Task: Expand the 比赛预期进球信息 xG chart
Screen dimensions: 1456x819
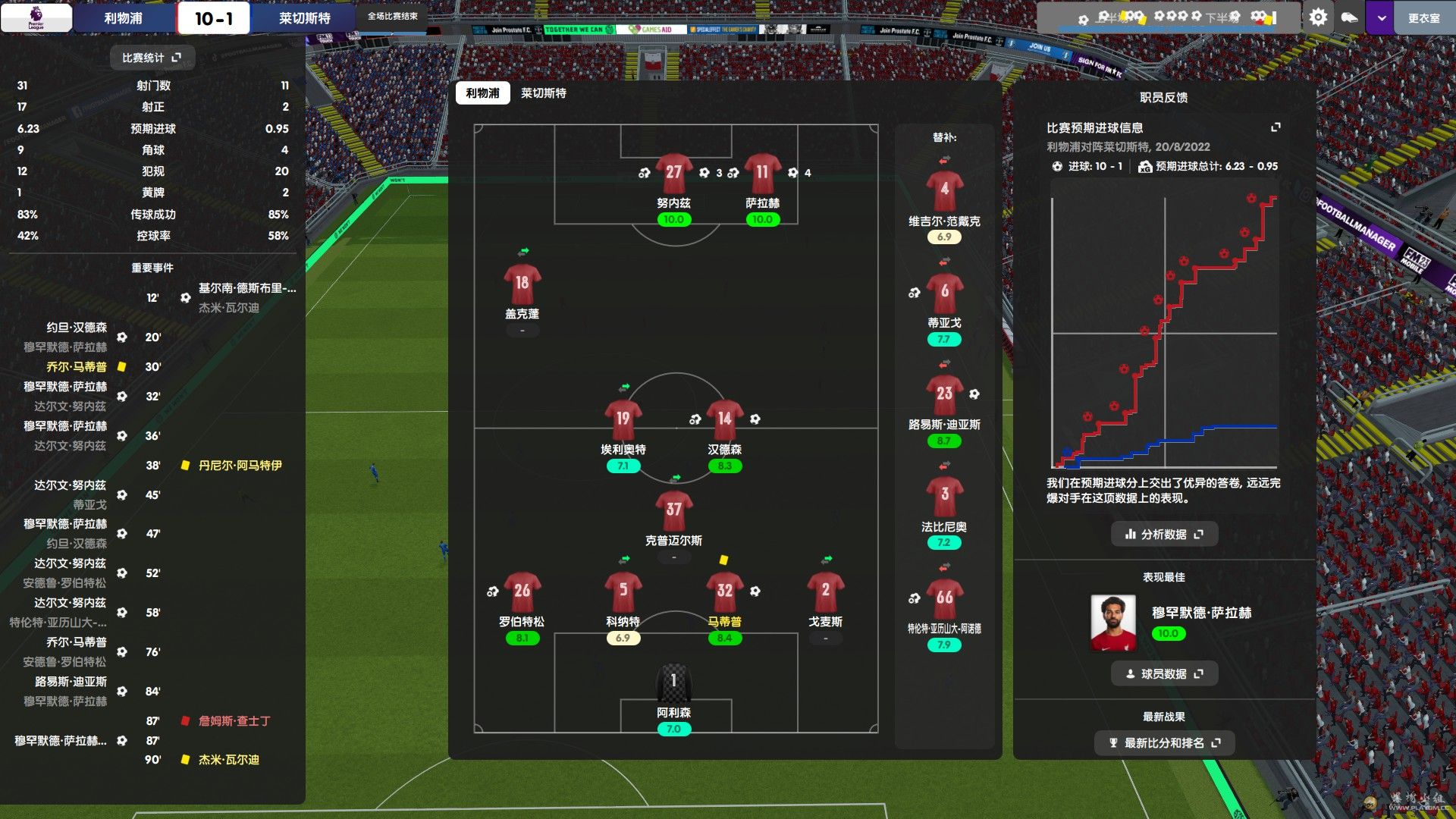Action: (x=1276, y=127)
